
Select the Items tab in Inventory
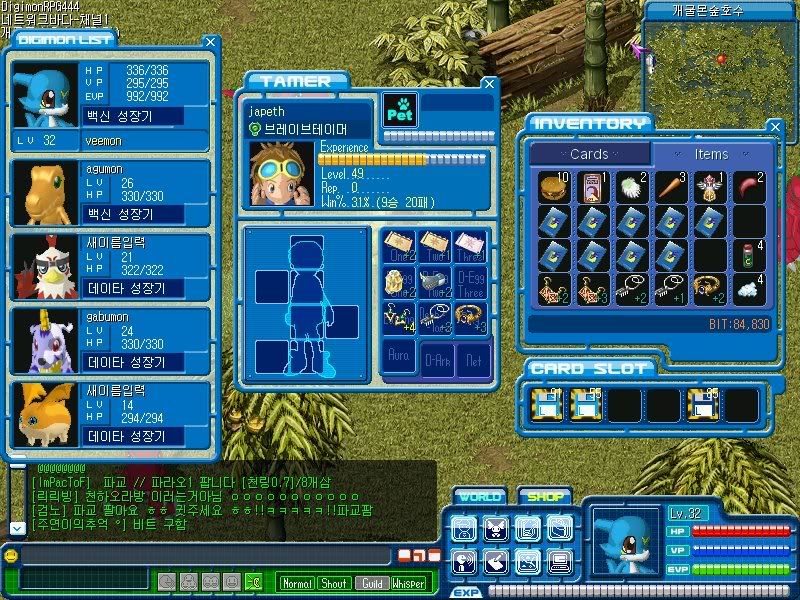(x=711, y=154)
